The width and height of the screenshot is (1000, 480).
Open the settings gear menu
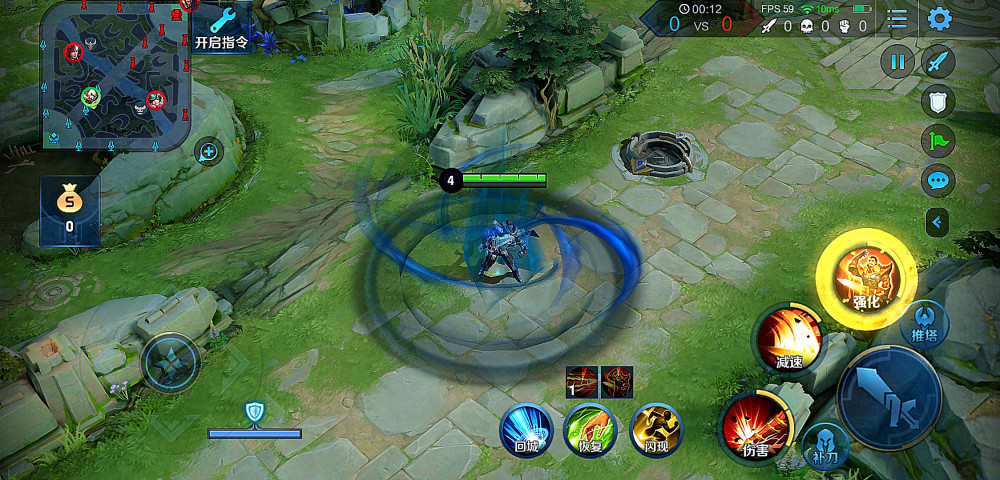939,19
